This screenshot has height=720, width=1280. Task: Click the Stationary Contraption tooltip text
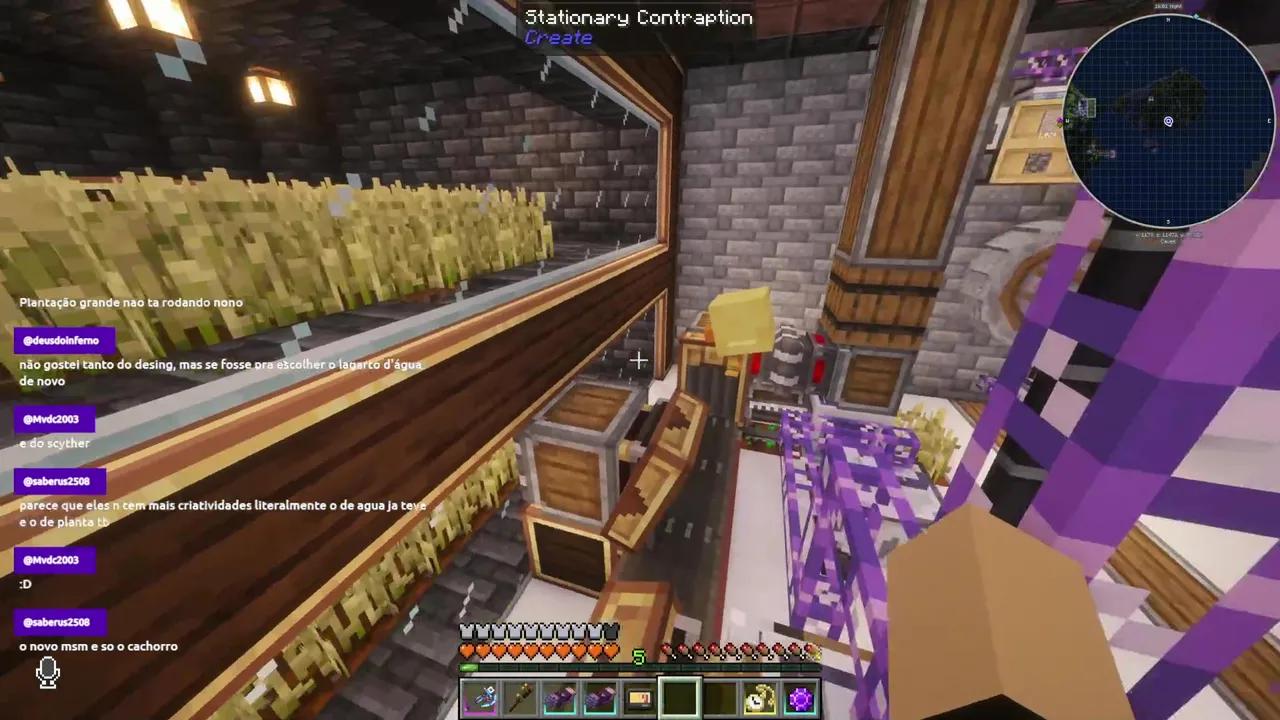tap(639, 16)
